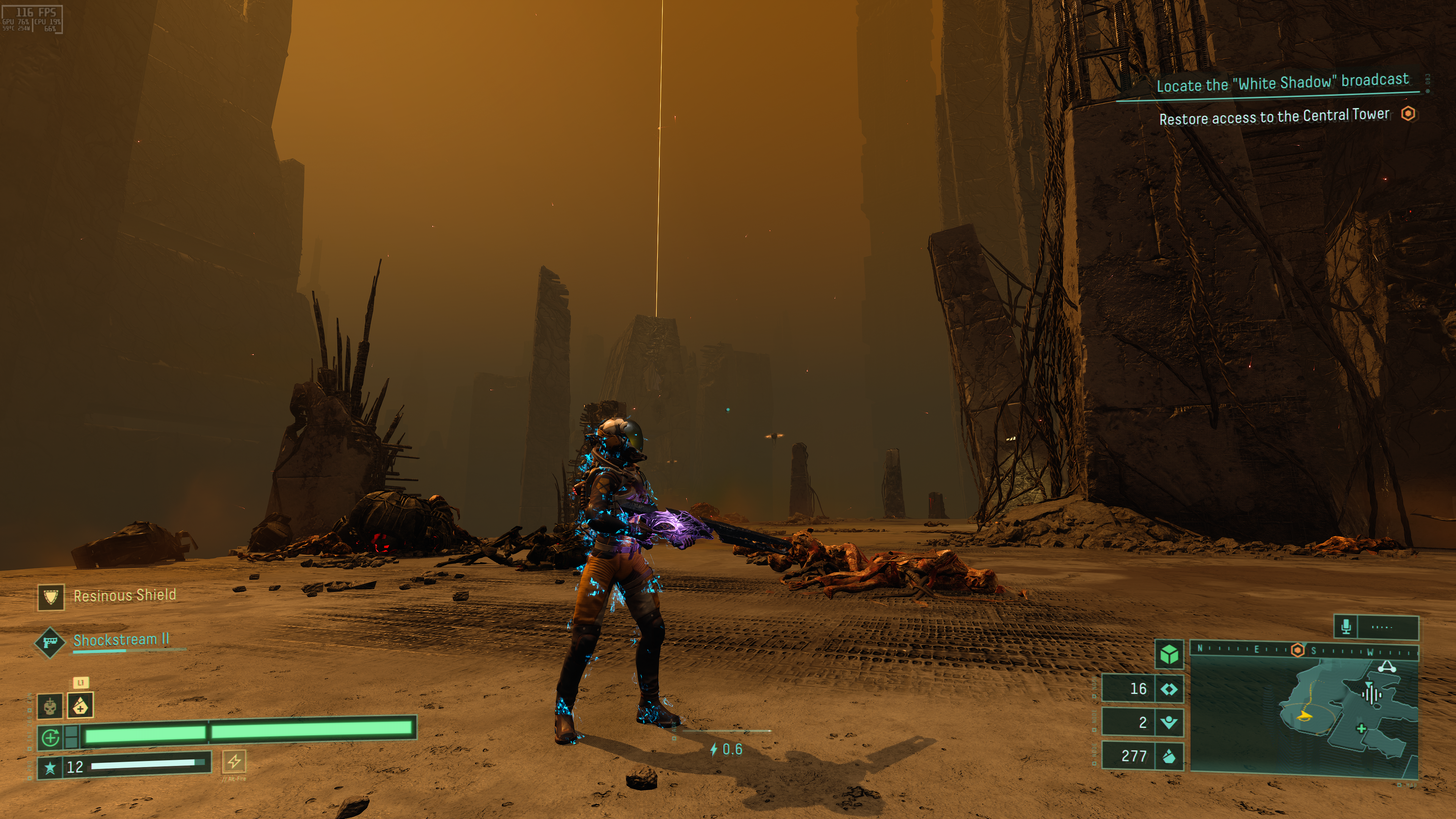
Task: Select the triangle node marker on minimap
Action: [1387, 667]
